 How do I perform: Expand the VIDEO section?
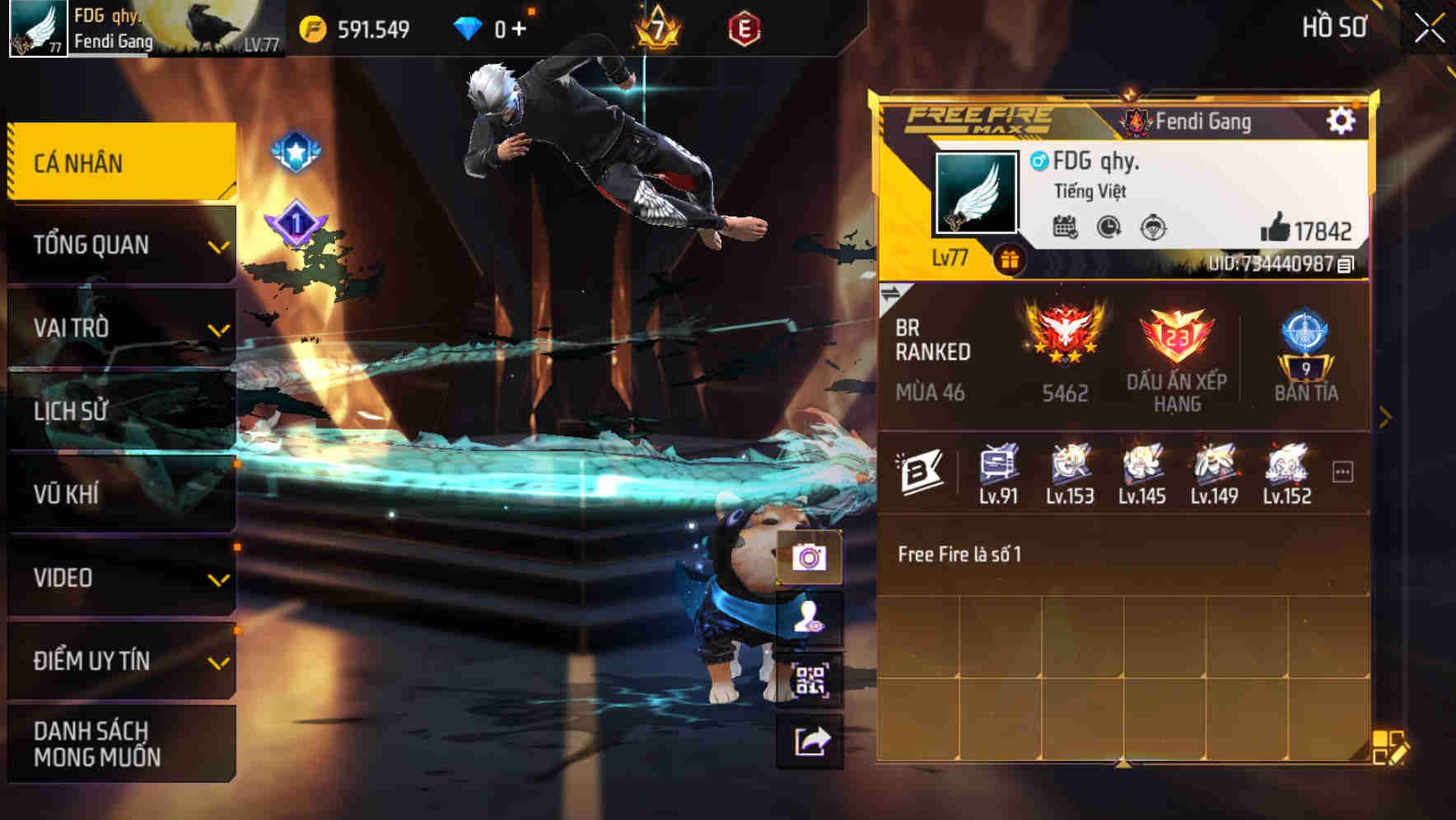pyautogui.click(x=122, y=578)
